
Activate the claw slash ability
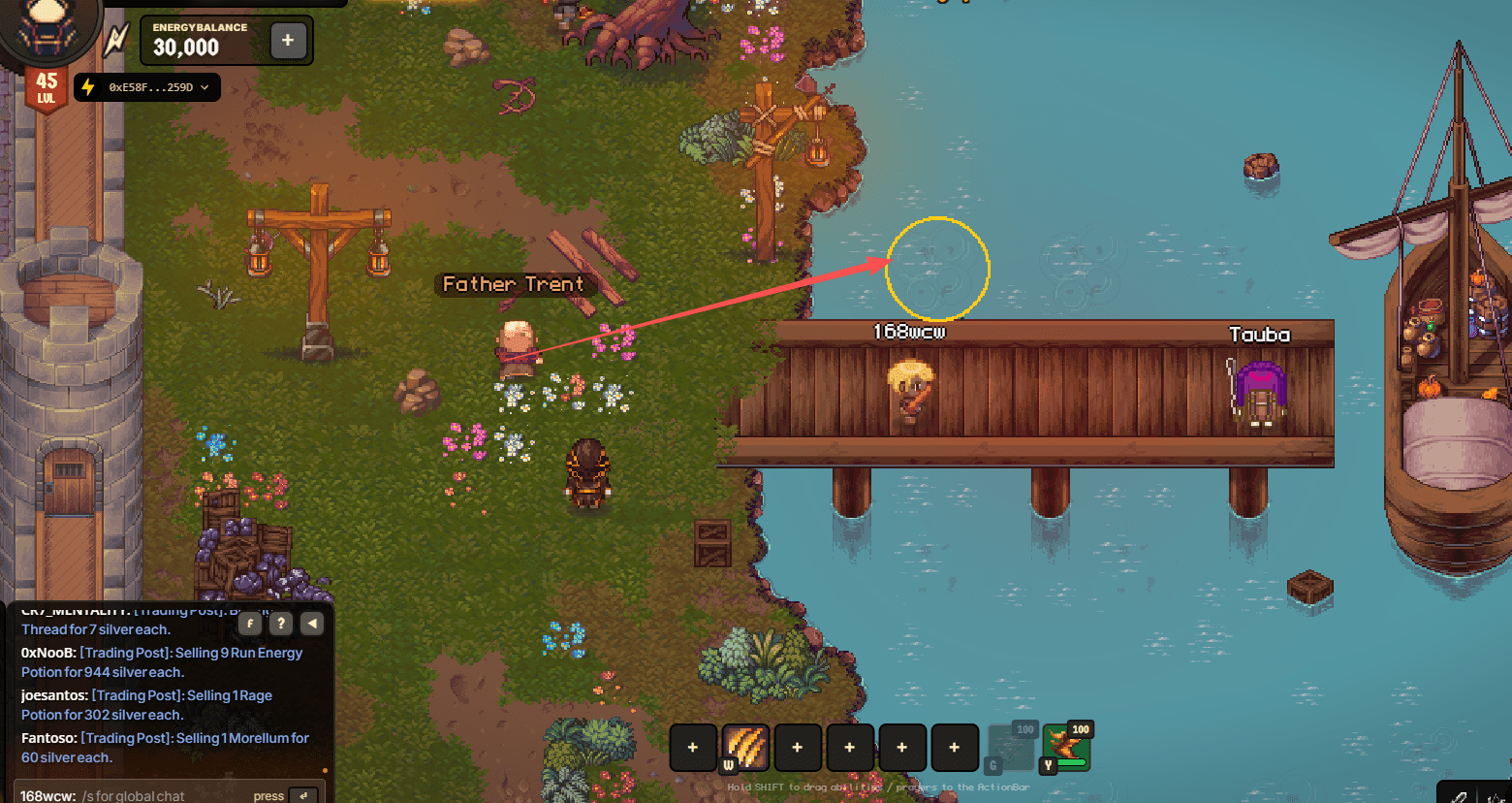point(745,748)
